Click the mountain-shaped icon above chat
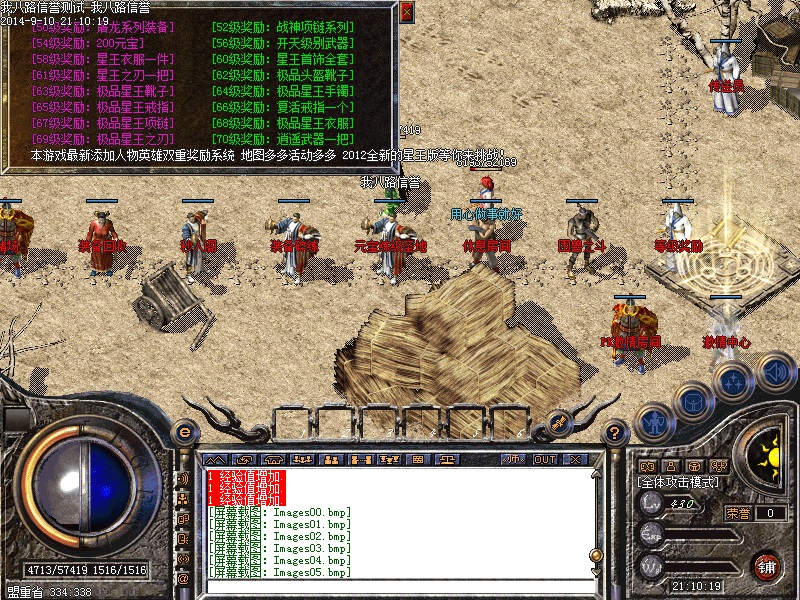This screenshot has width=800, height=600. [x=215, y=459]
